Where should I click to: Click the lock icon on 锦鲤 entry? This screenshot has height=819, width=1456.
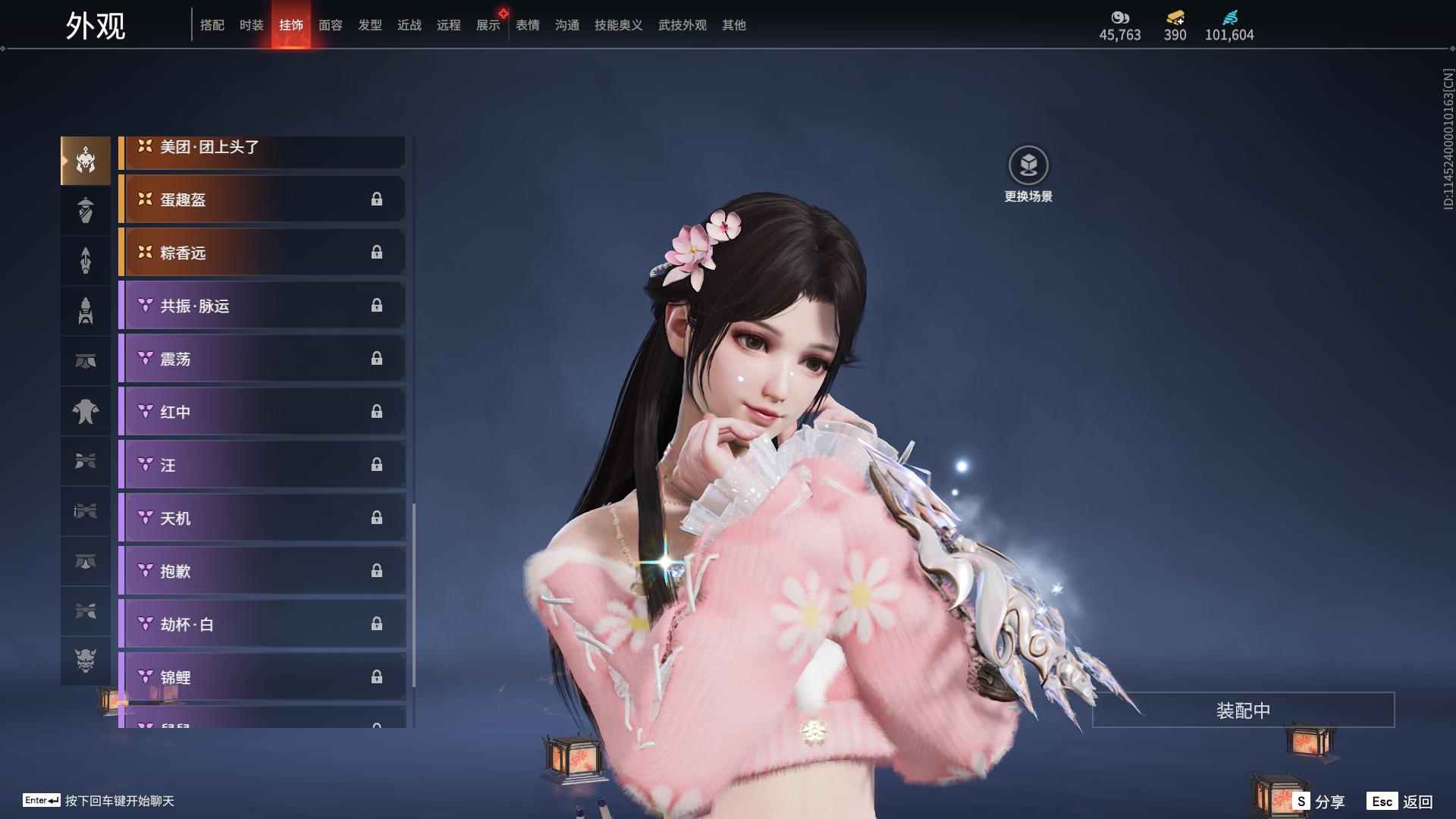point(378,677)
